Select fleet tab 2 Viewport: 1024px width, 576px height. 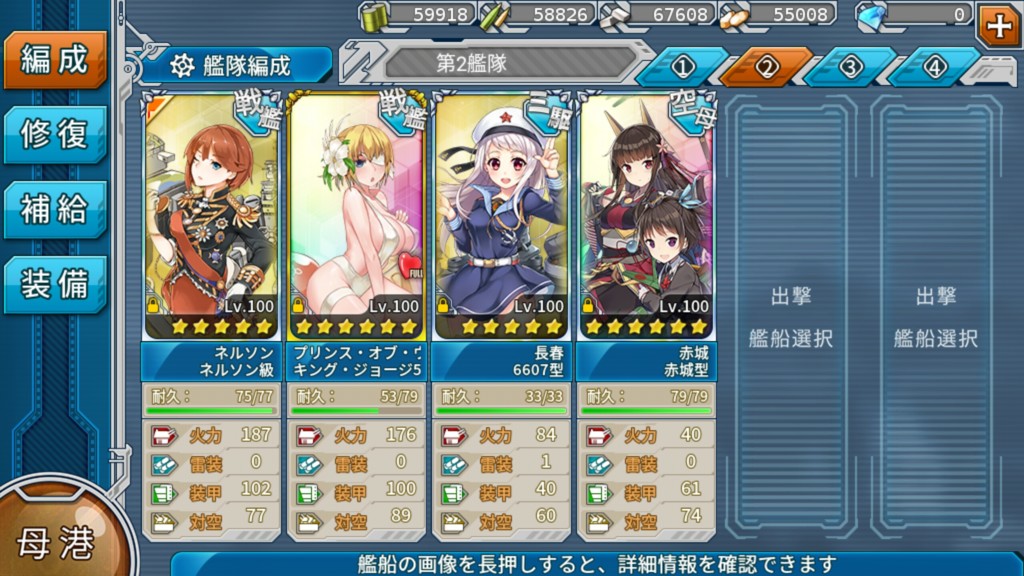click(767, 67)
